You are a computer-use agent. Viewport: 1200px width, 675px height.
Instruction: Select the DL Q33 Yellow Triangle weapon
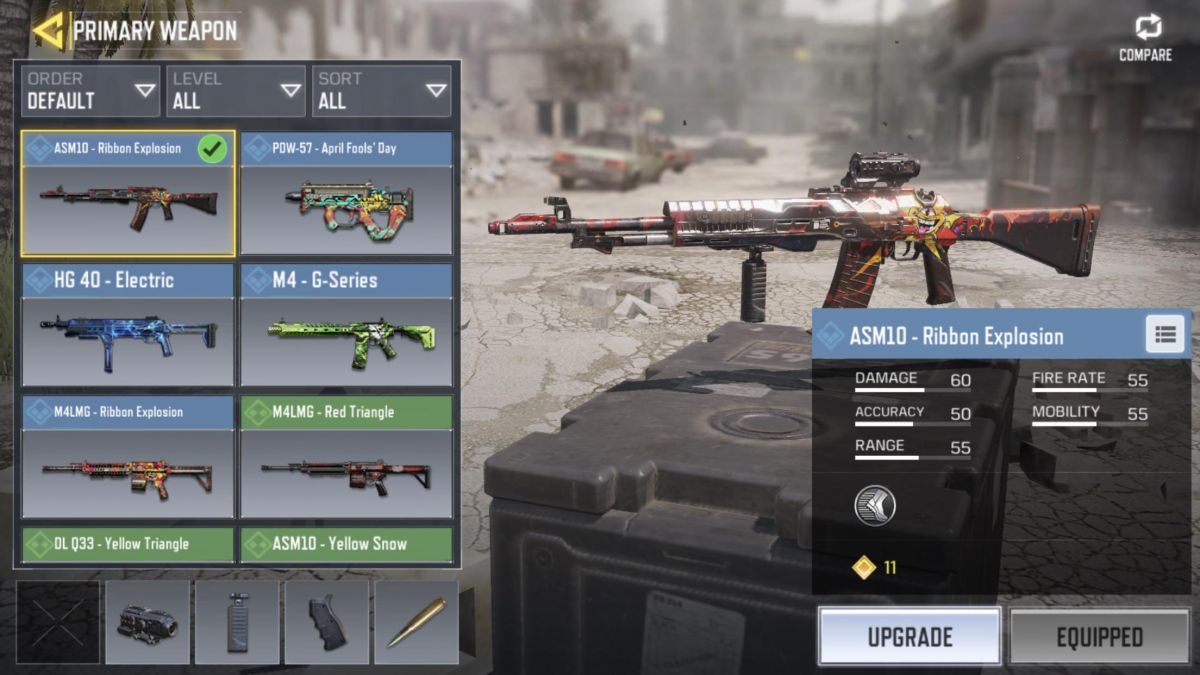[x=128, y=545]
